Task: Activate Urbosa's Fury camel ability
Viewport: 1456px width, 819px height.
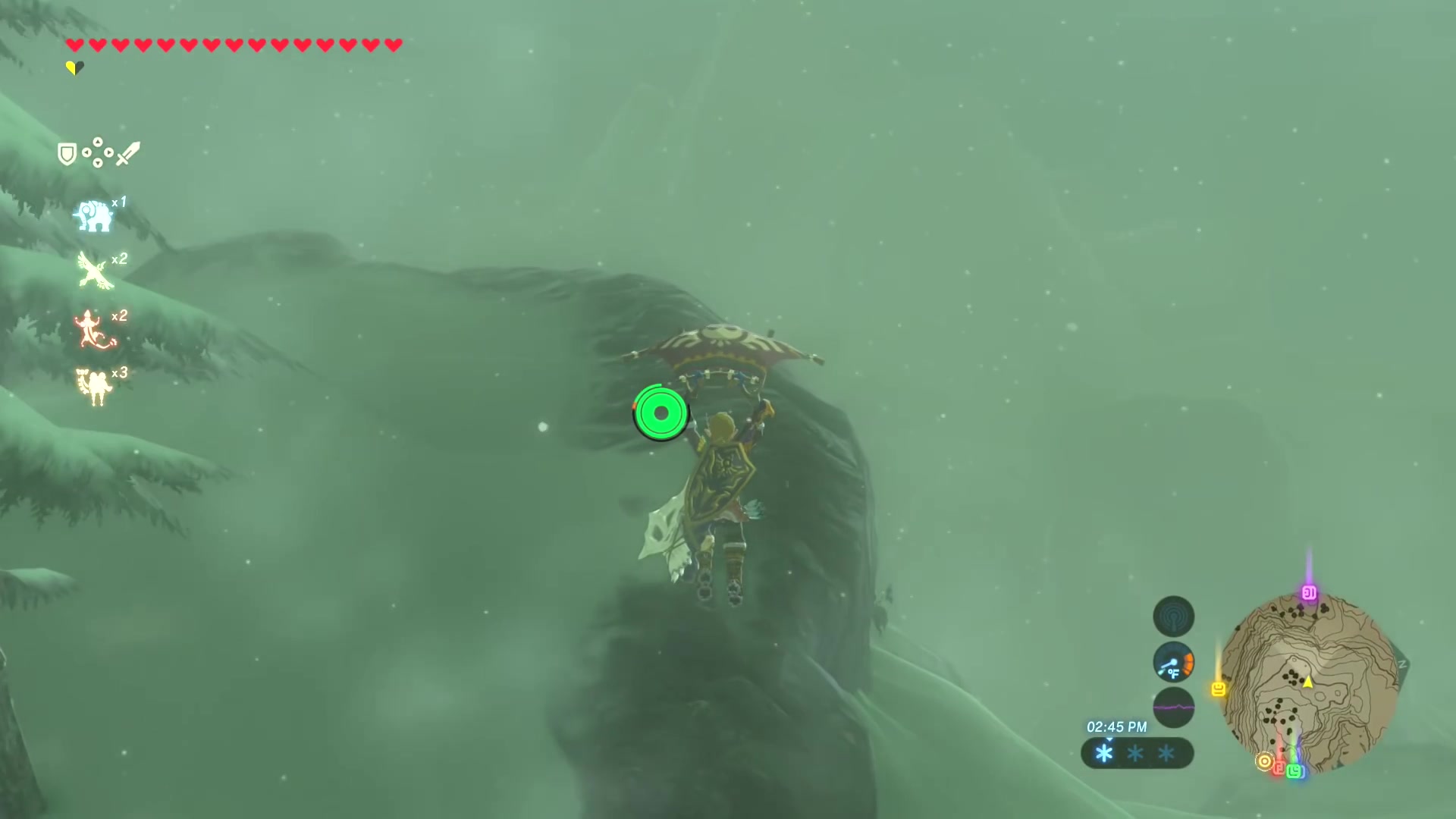Action: coord(94,386)
